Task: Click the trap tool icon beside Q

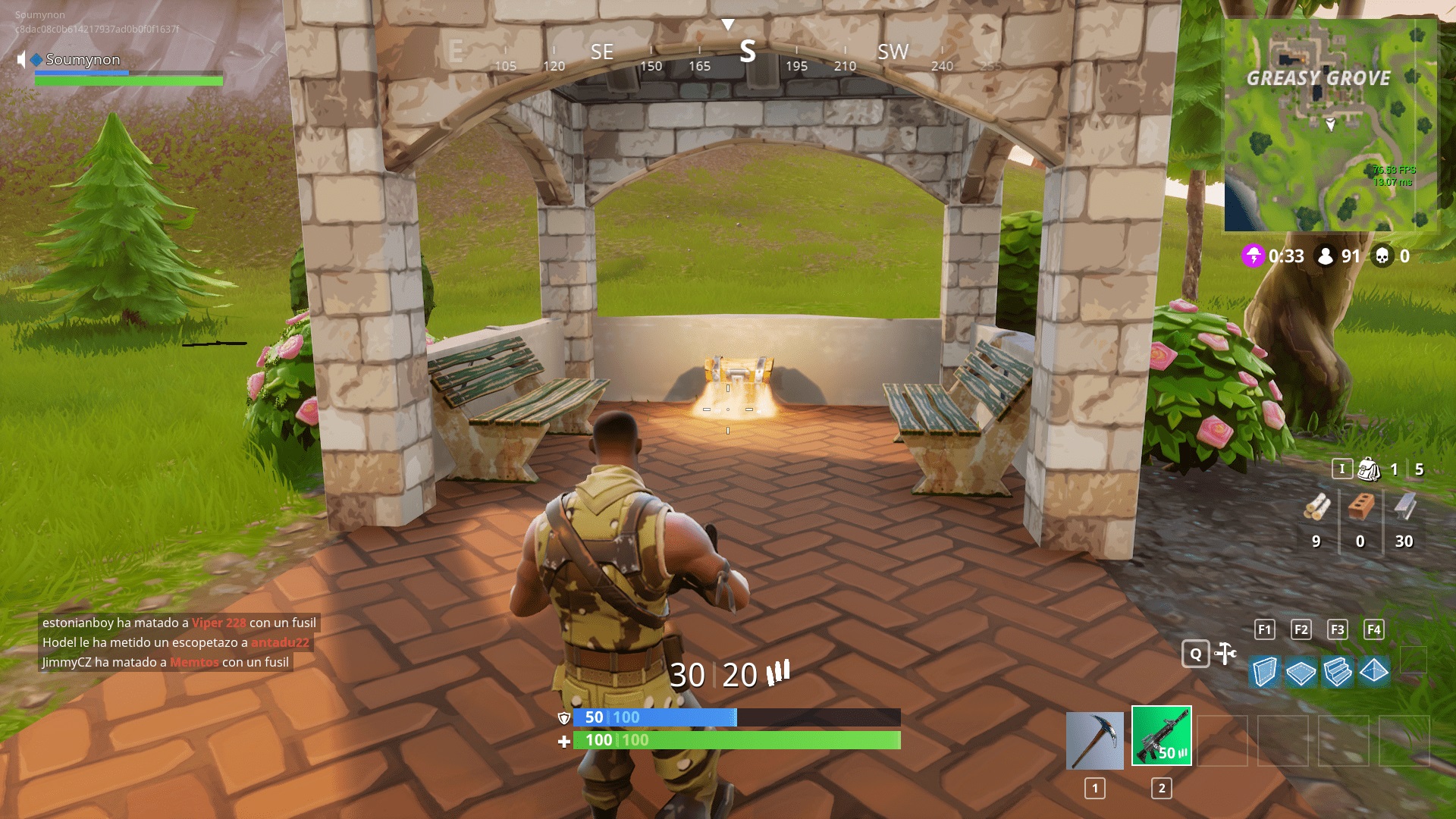Action: pyautogui.click(x=1226, y=654)
